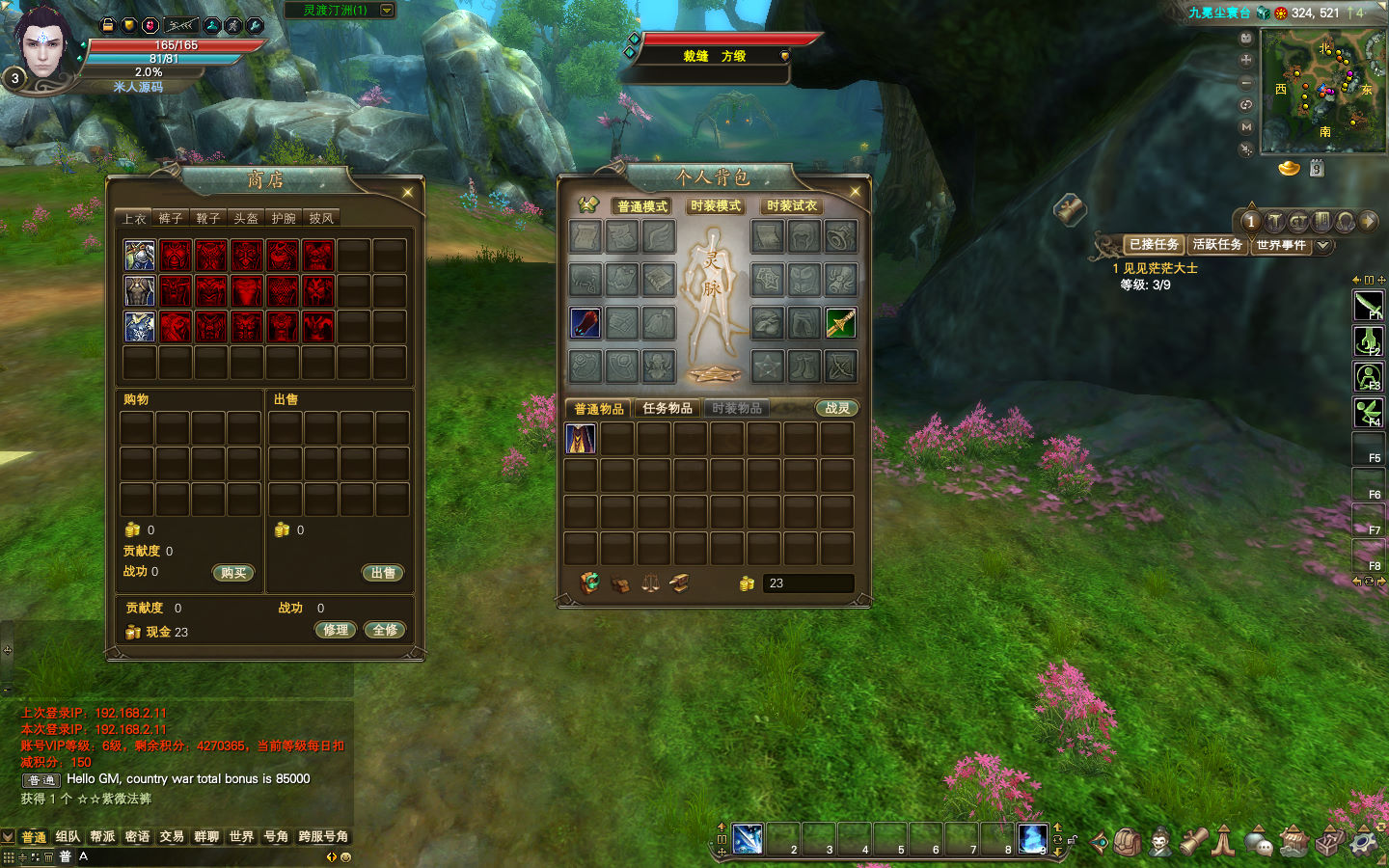Select the 头盔 shop tab
The height and width of the screenshot is (868, 1389).
(x=246, y=219)
